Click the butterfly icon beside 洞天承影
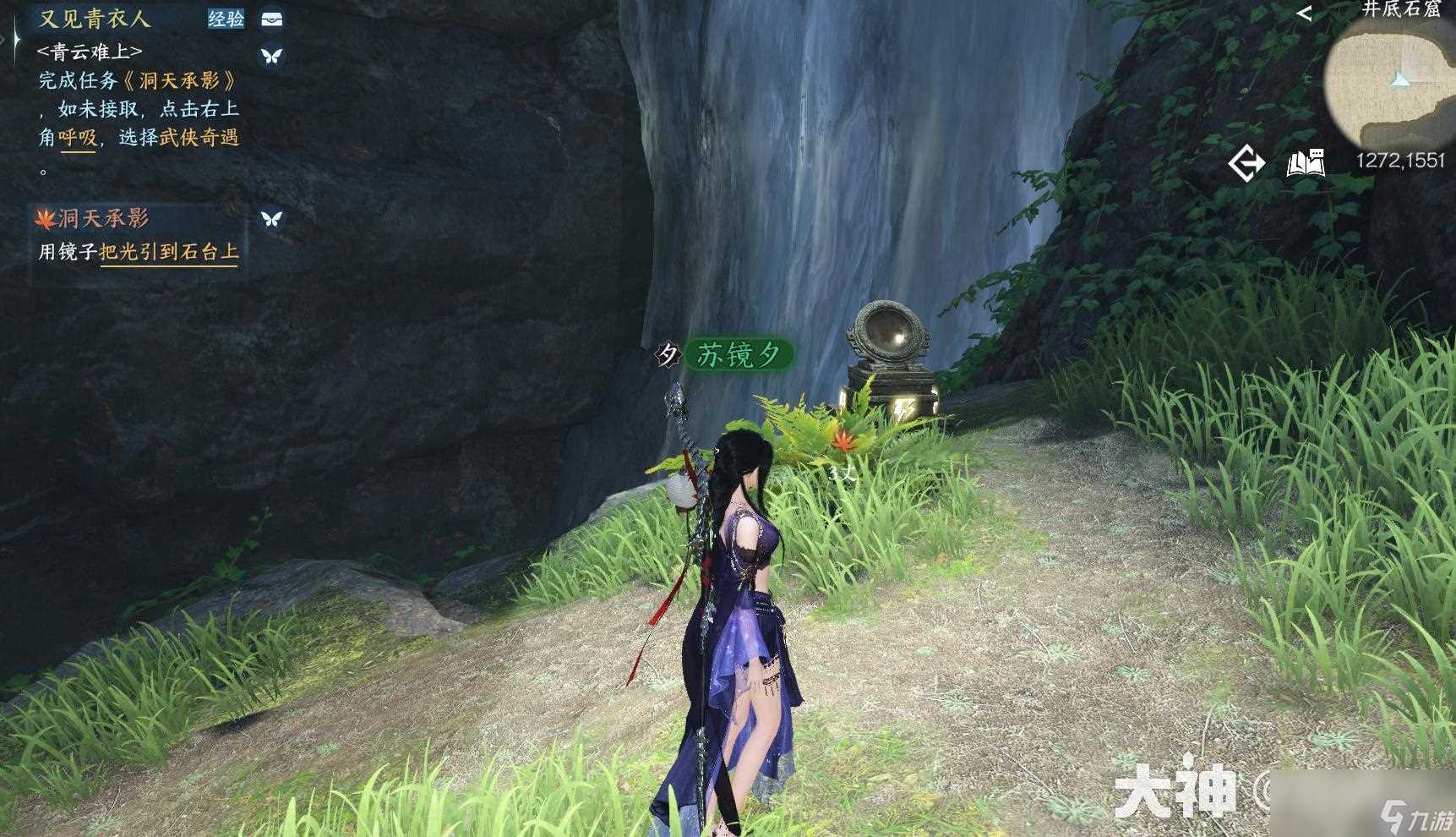 pyautogui.click(x=271, y=218)
